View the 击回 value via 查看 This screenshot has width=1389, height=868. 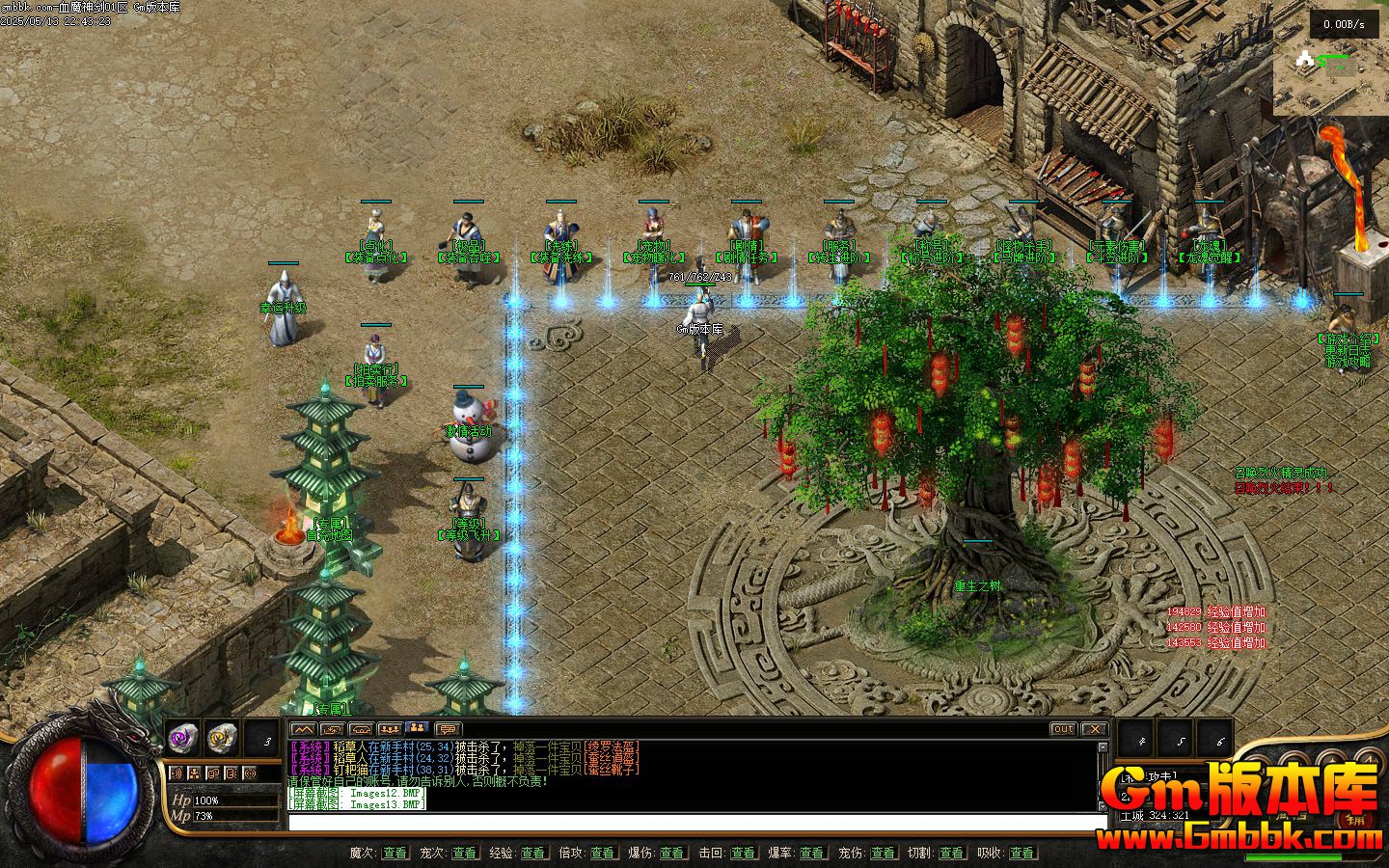tap(743, 854)
